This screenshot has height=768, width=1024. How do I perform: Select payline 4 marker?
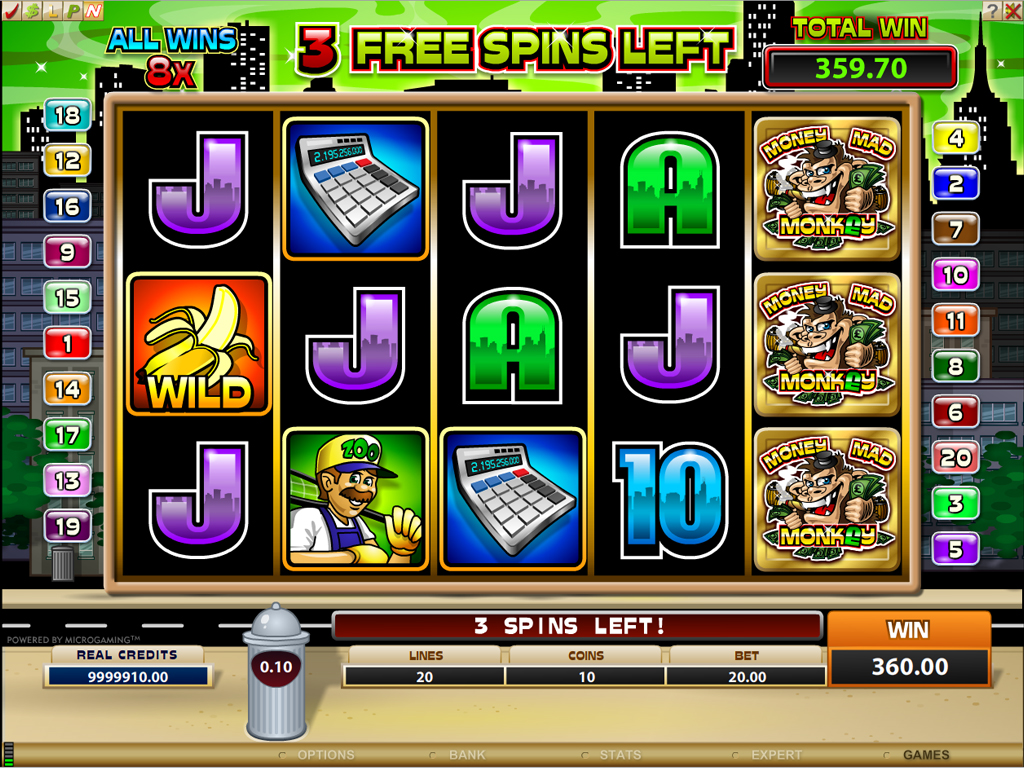[x=956, y=138]
